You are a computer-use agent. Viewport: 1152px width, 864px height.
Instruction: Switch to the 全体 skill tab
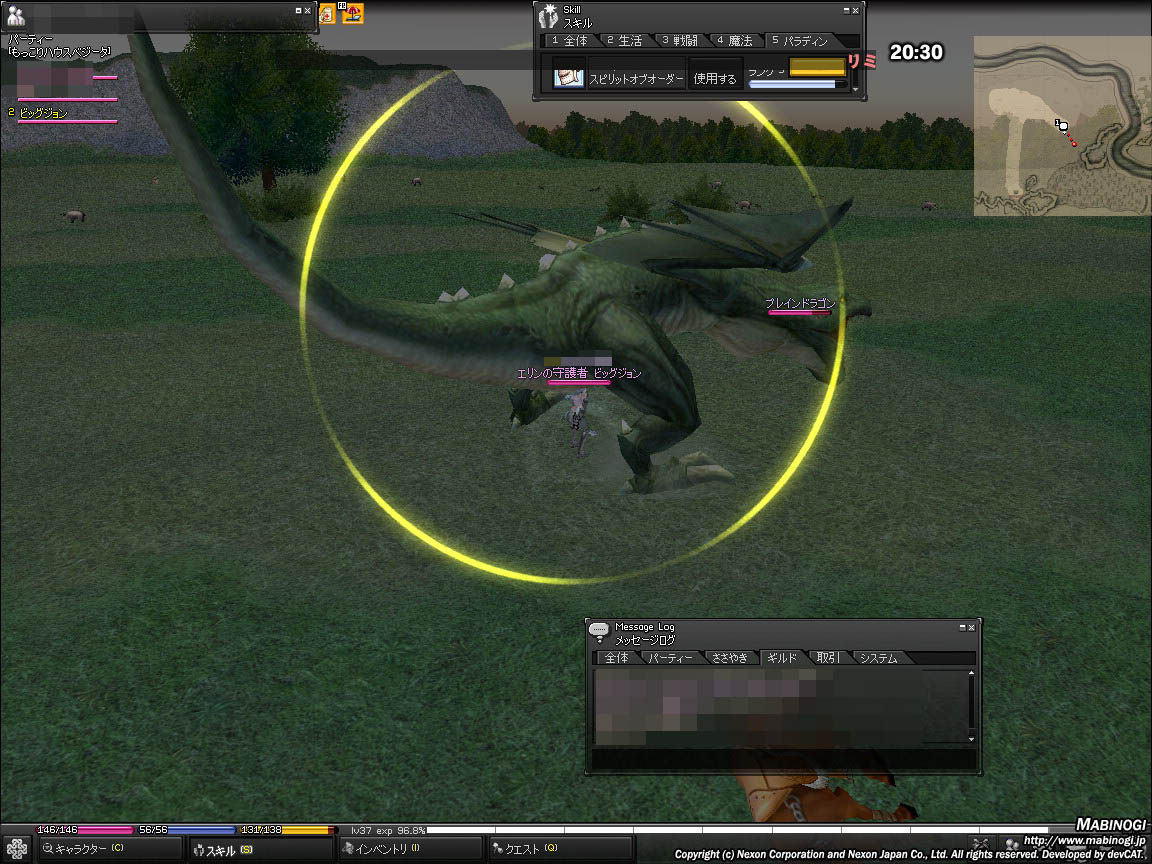[570, 41]
